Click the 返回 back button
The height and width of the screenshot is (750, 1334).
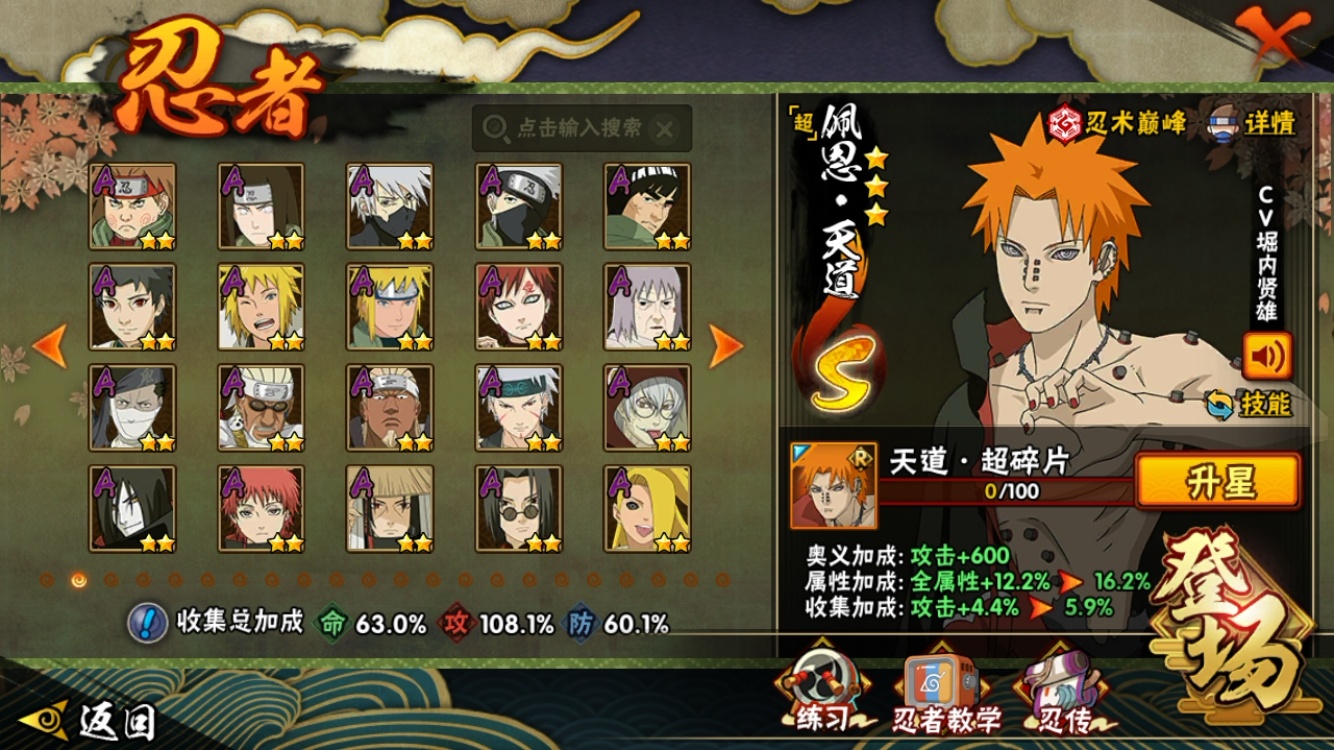pyautogui.click(x=102, y=720)
